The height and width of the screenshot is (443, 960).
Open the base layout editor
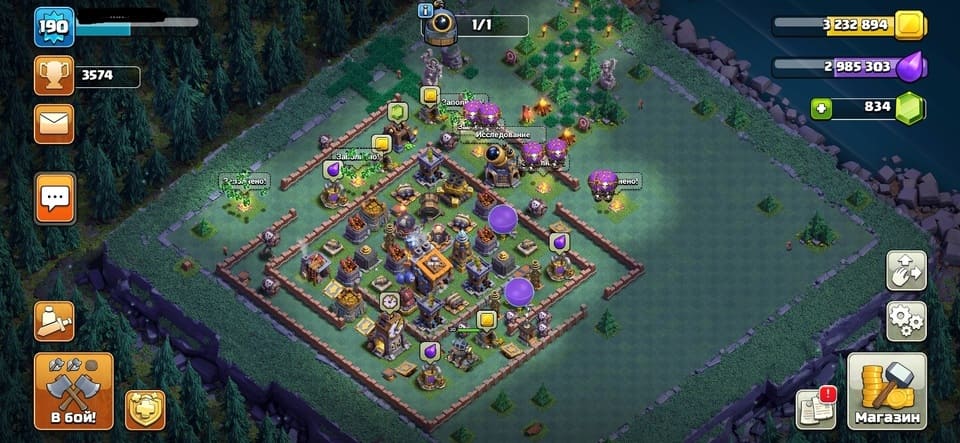coord(906,270)
